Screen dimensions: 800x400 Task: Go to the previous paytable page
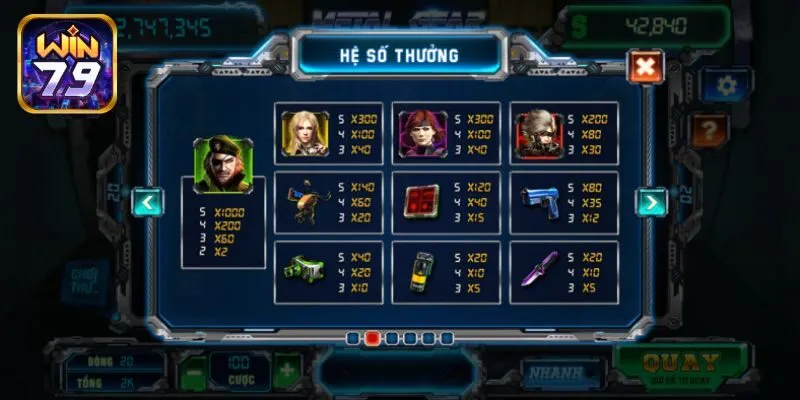(148, 203)
